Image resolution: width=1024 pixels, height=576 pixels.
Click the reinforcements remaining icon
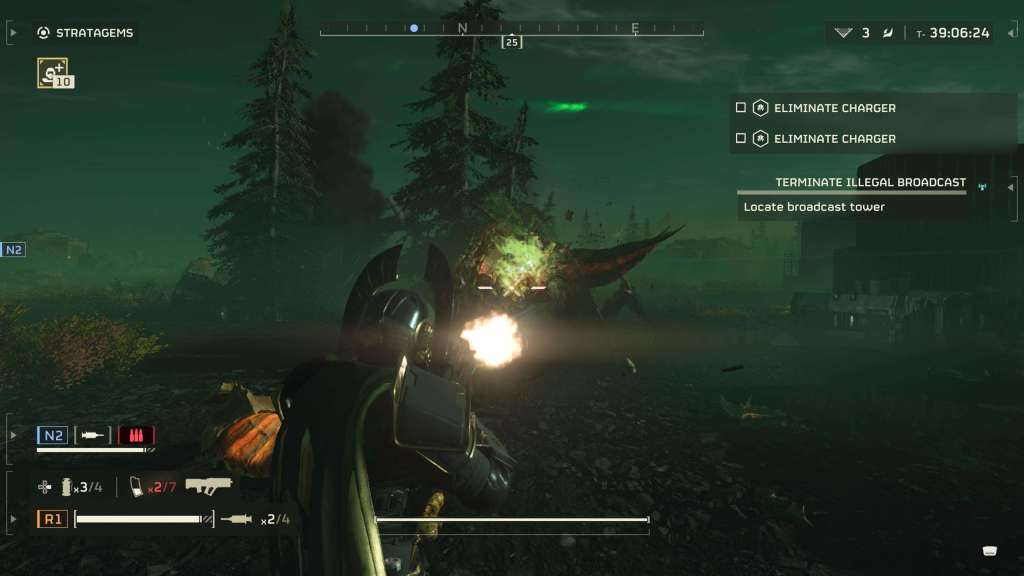point(844,33)
